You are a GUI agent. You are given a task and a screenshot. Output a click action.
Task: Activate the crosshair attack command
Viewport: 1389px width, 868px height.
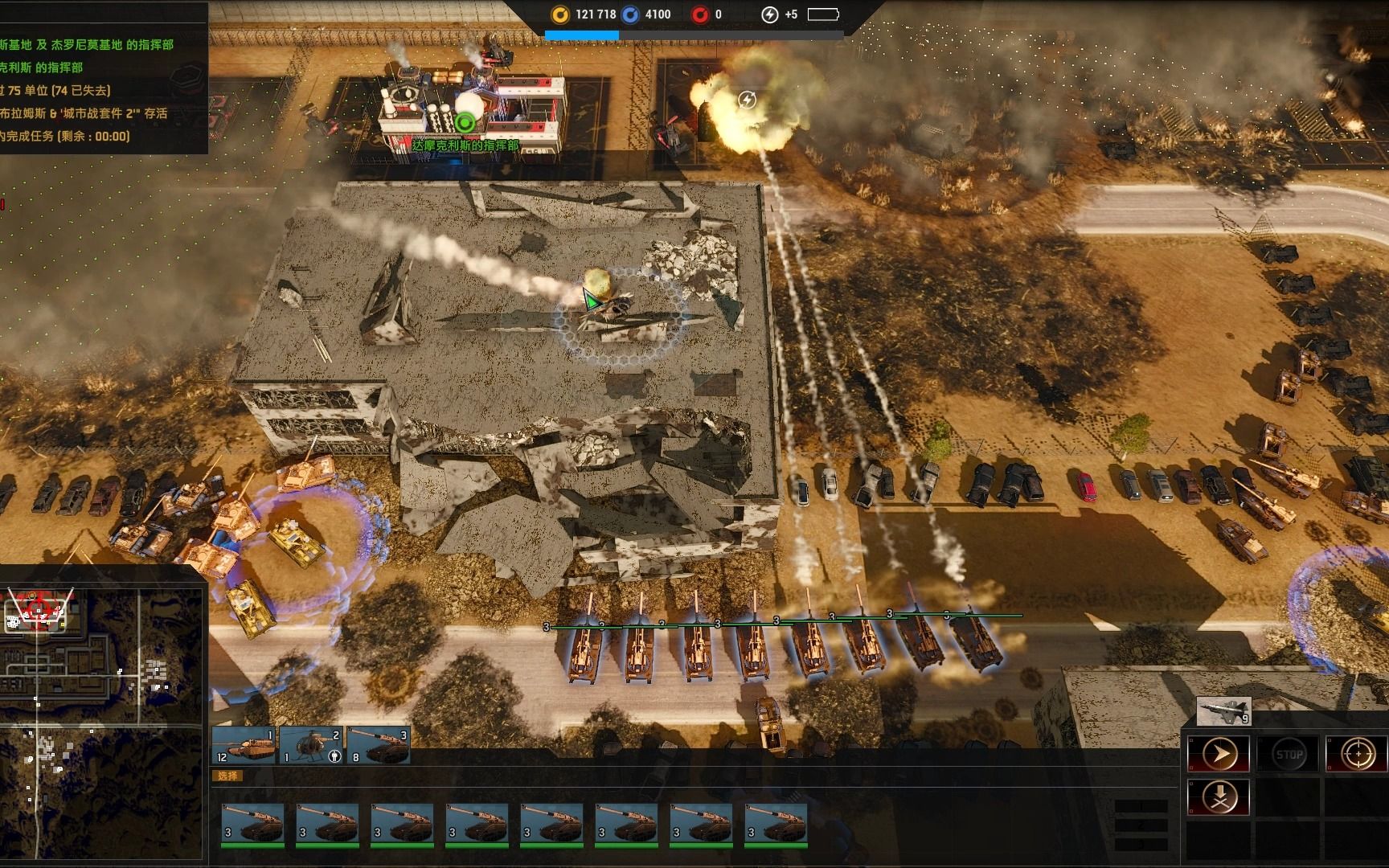(1357, 755)
